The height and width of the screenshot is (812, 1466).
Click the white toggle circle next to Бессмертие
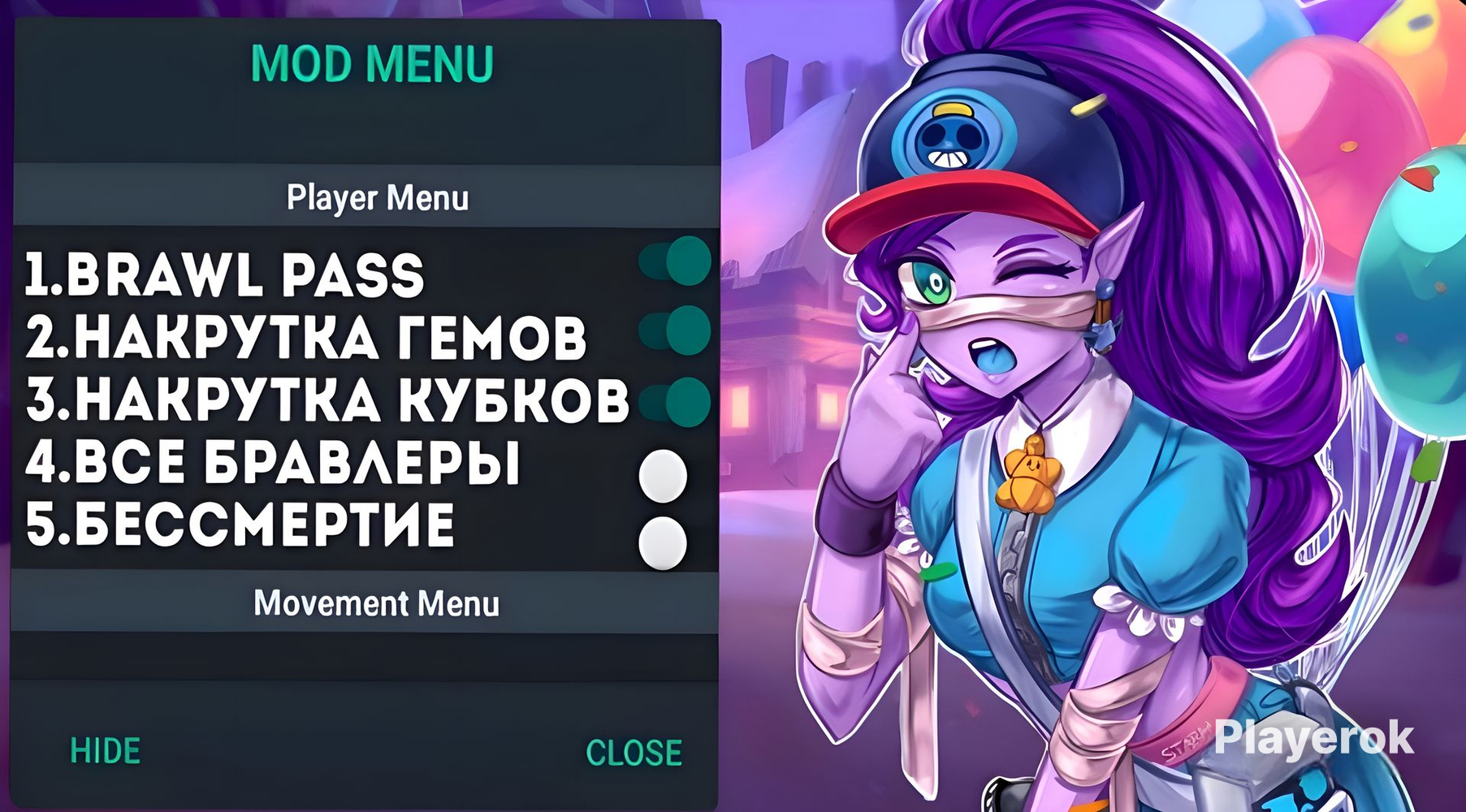click(x=664, y=540)
